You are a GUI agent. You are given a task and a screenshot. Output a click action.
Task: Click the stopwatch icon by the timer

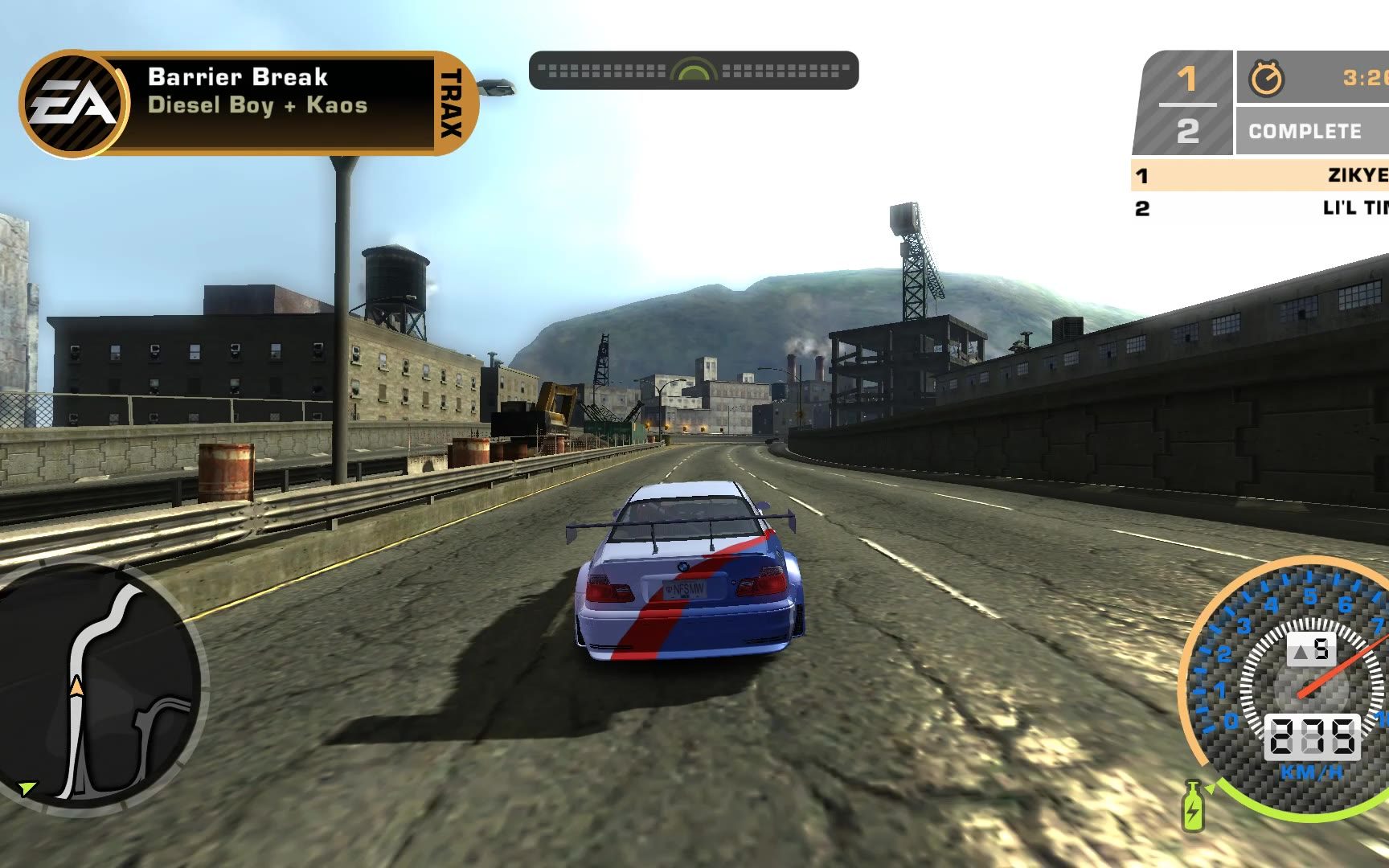coord(1266,79)
